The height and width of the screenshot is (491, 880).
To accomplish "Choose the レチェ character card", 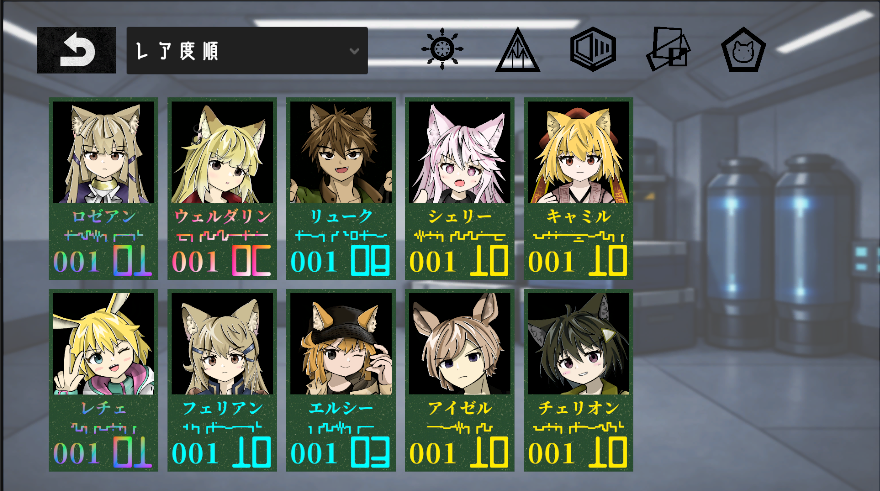I will point(103,380).
